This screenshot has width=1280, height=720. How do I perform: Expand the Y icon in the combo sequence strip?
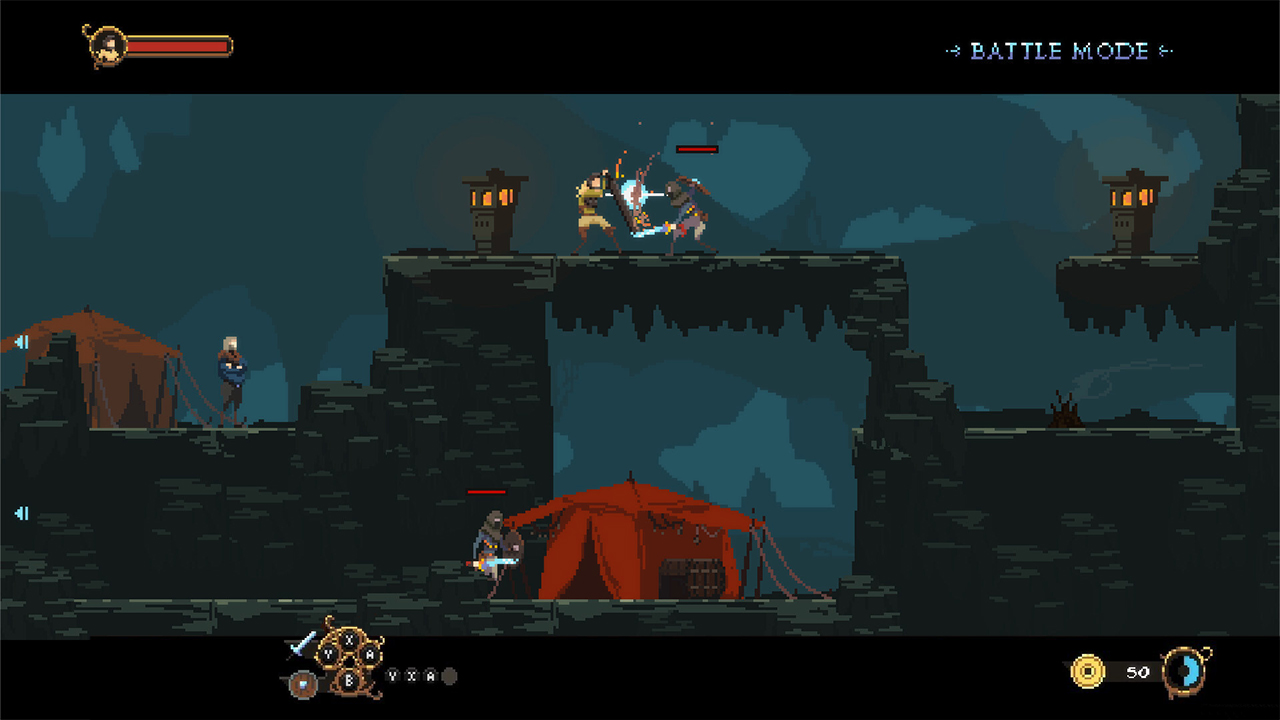pos(392,676)
